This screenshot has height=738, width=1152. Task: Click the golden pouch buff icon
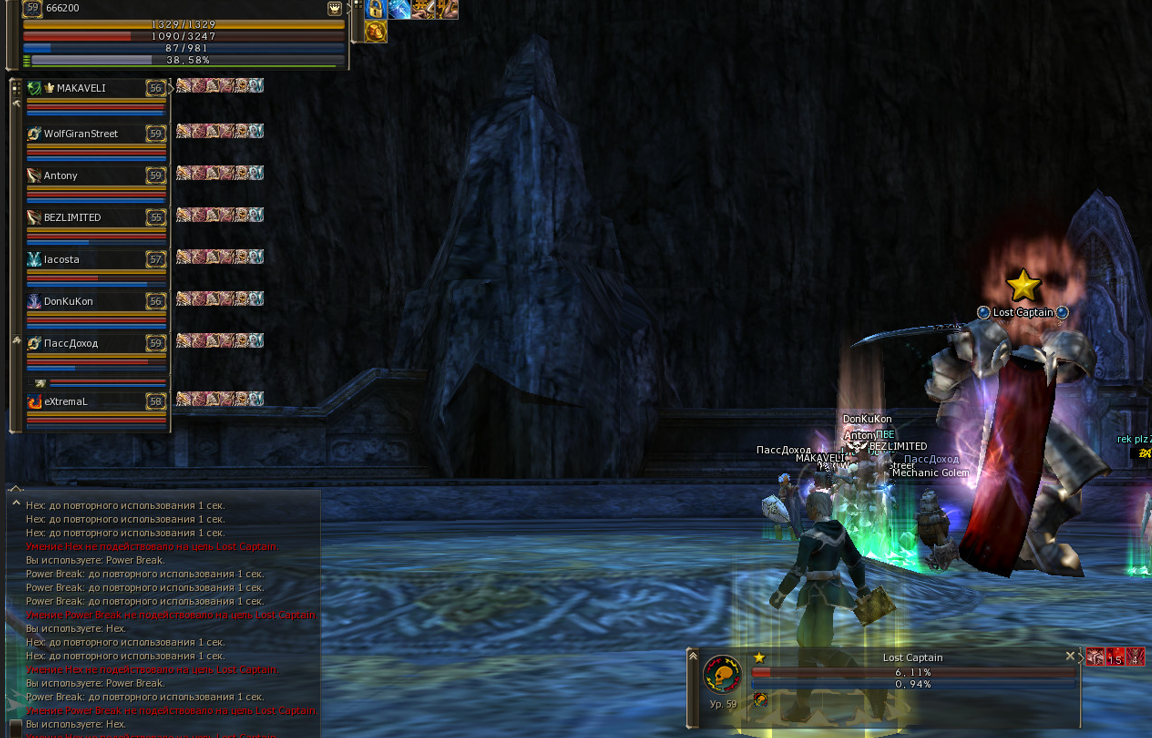point(376,32)
